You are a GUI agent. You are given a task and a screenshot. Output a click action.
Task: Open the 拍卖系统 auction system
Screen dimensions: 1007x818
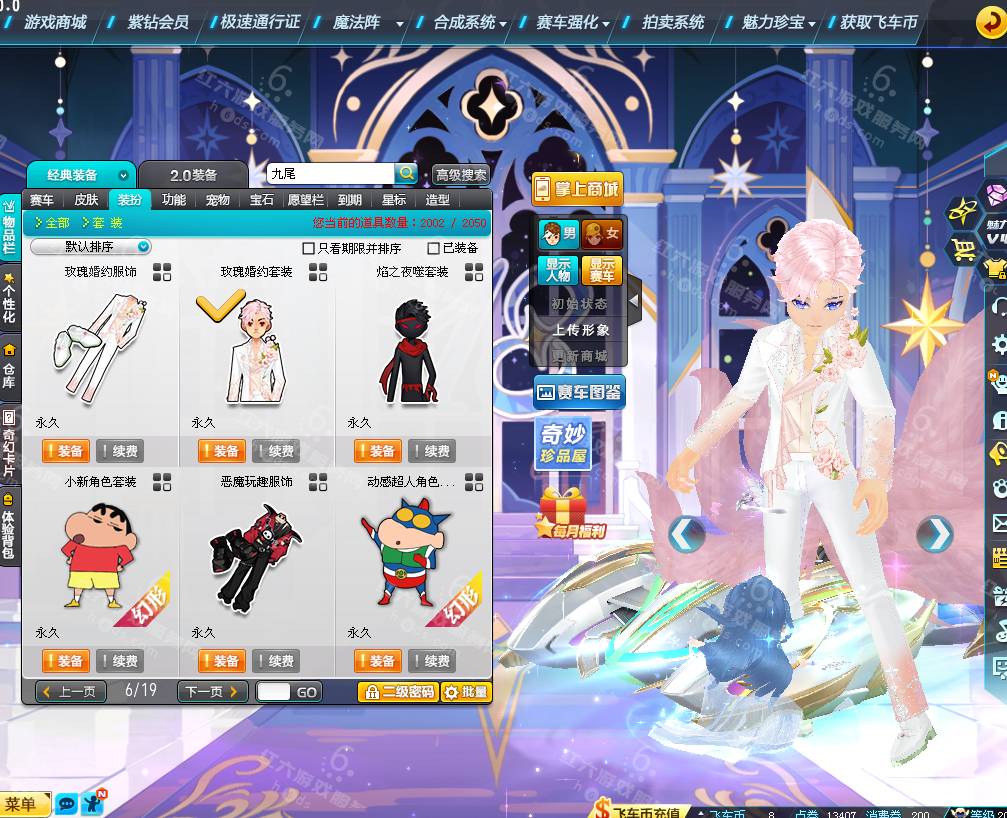(672, 22)
